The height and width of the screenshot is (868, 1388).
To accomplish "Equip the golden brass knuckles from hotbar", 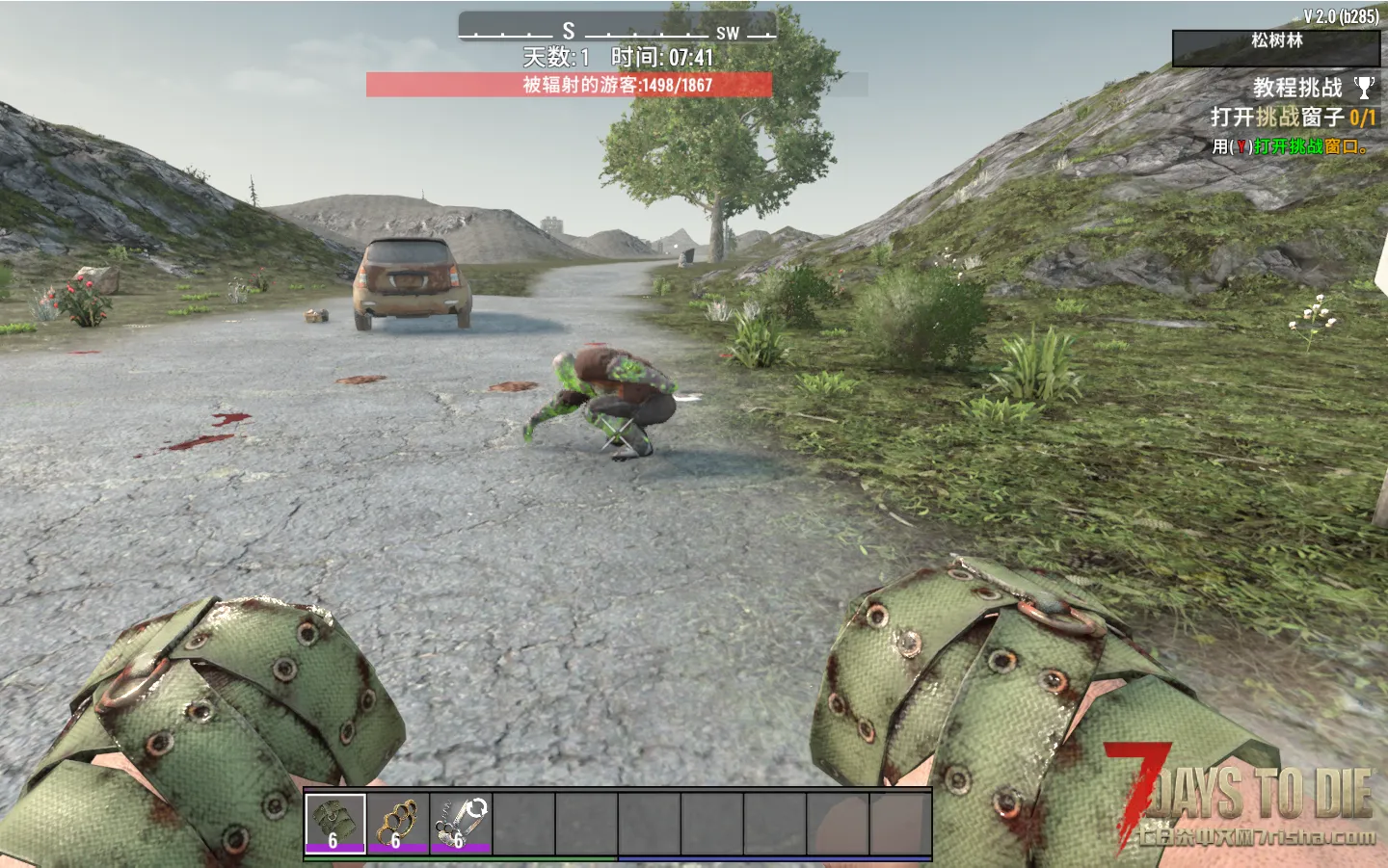I will pos(396,824).
